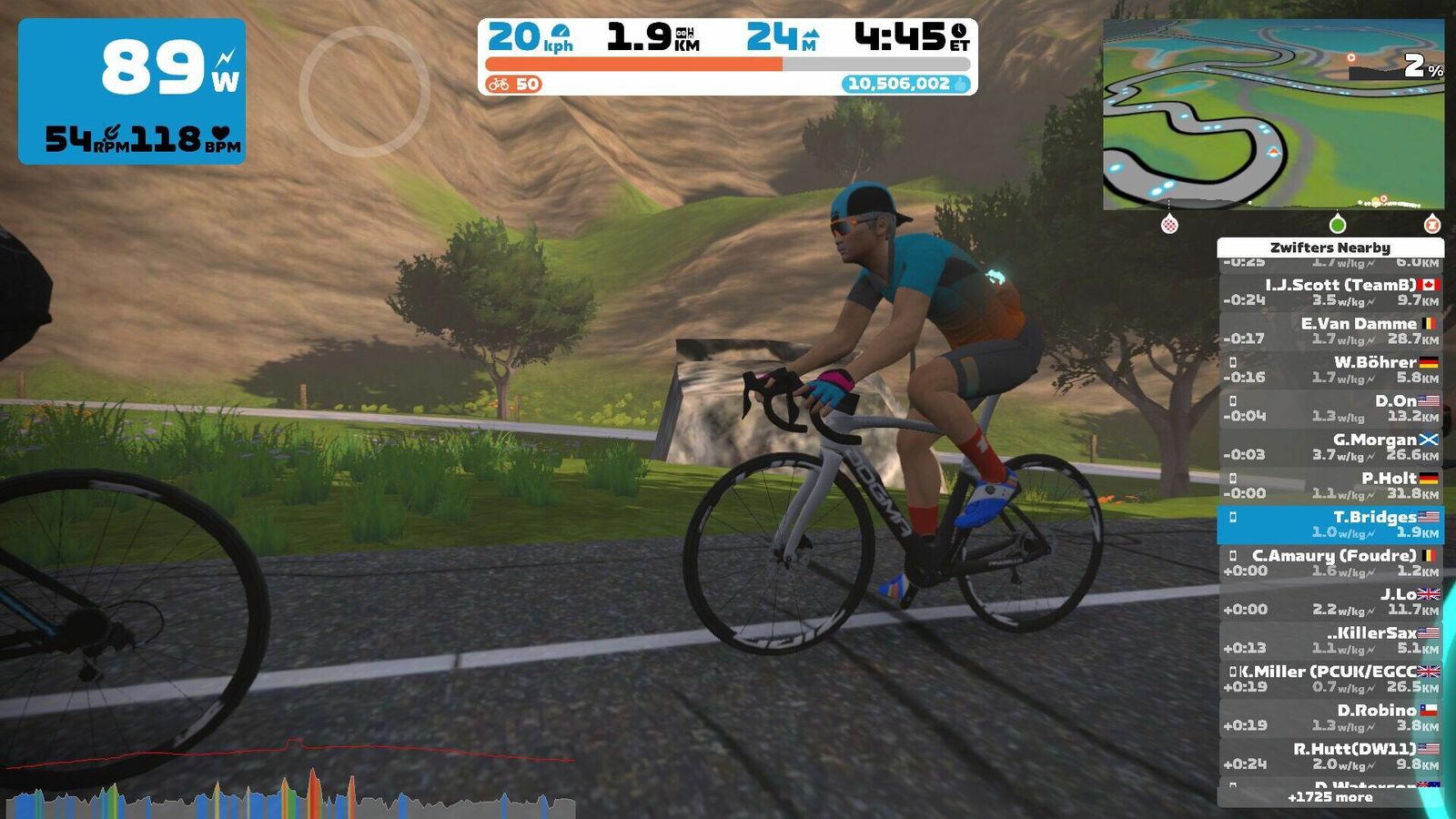
Task: Pick G.Morgan from the nearby riders
Action: (1330, 447)
